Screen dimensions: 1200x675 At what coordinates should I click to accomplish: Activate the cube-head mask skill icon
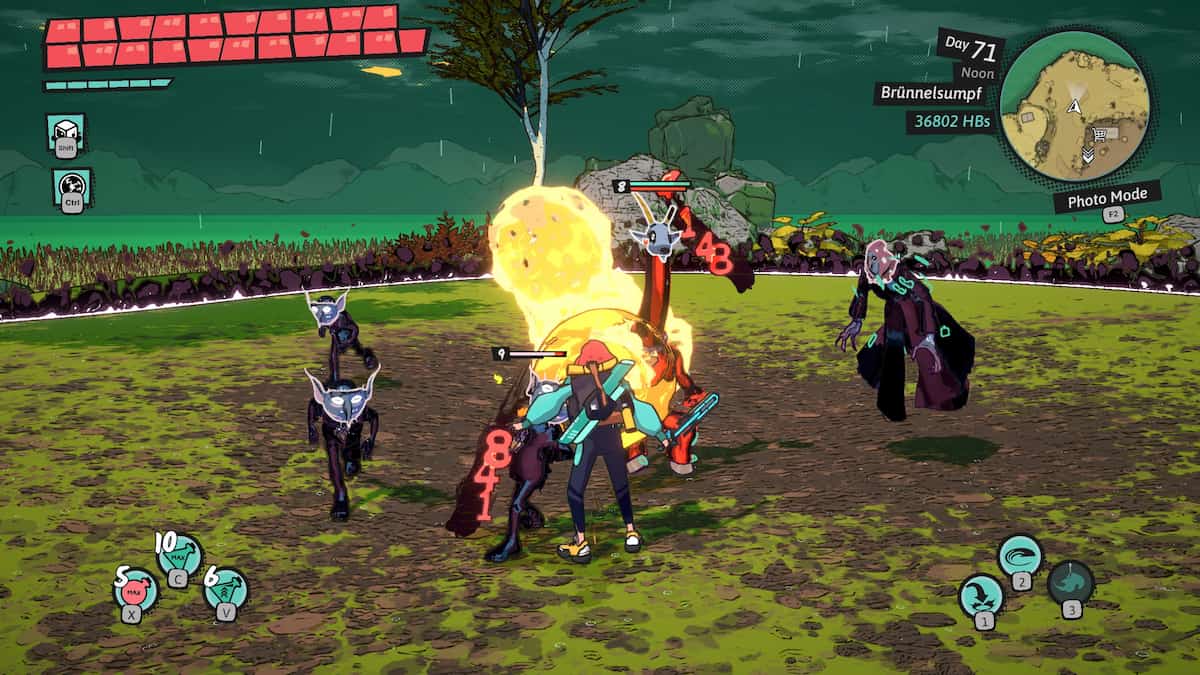point(66,133)
